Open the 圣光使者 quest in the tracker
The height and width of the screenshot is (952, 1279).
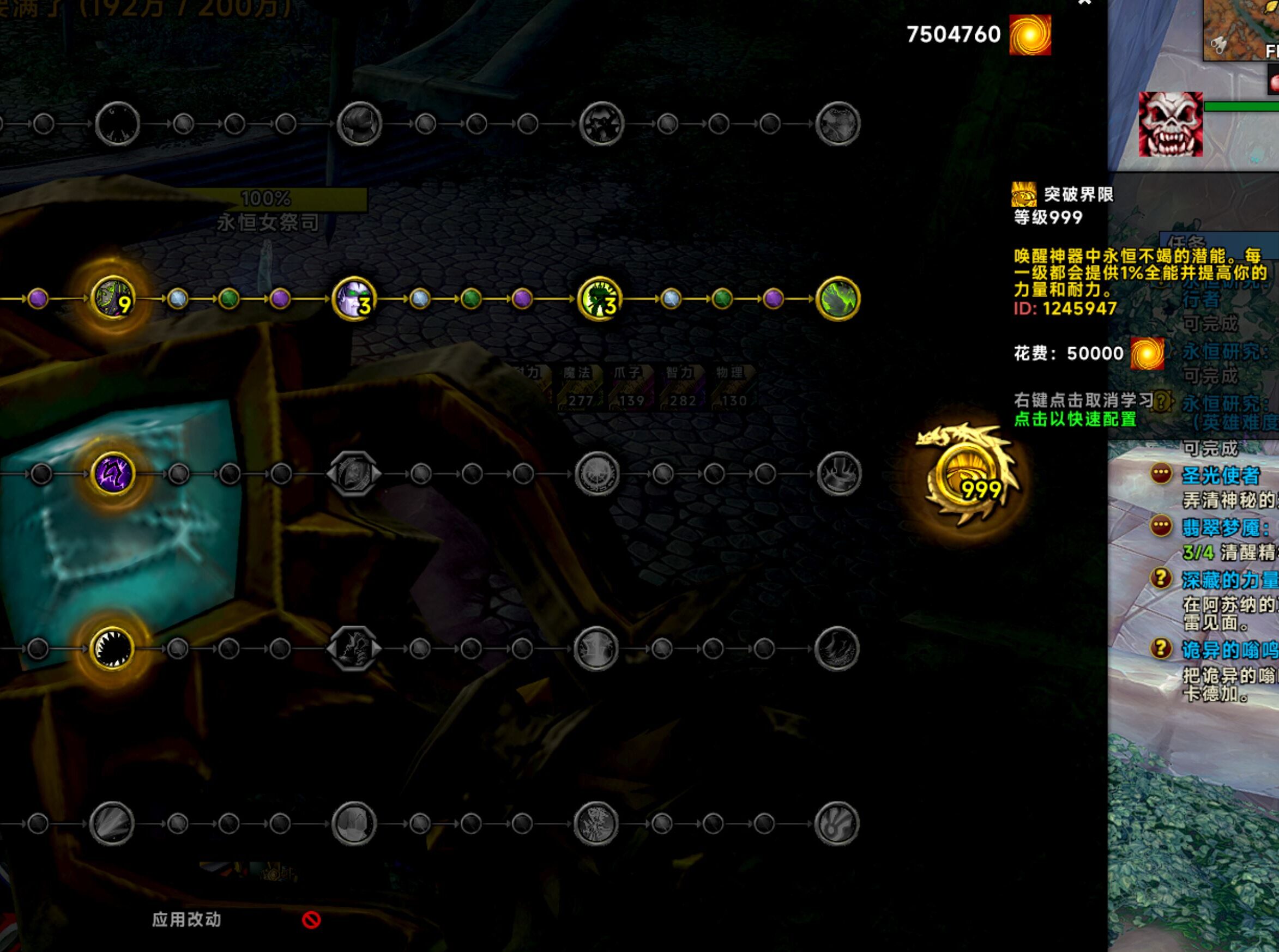tap(1220, 476)
